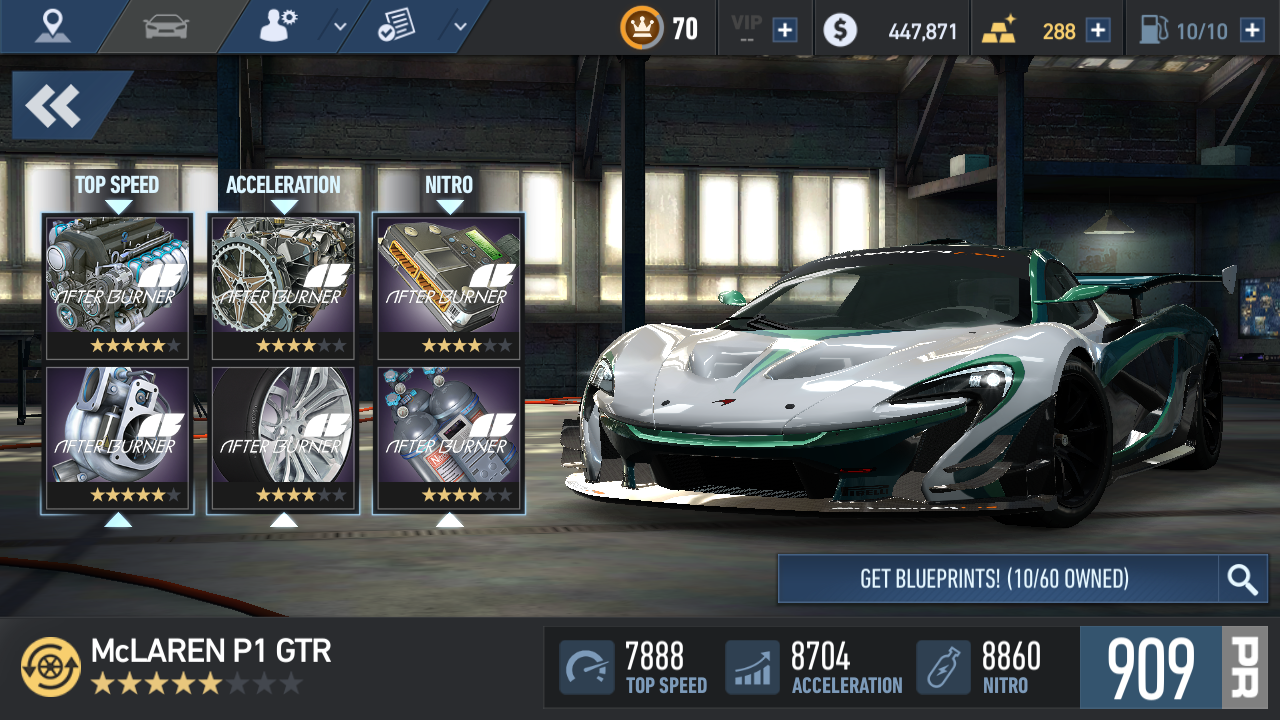Open the map location tab

tap(52, 27)
